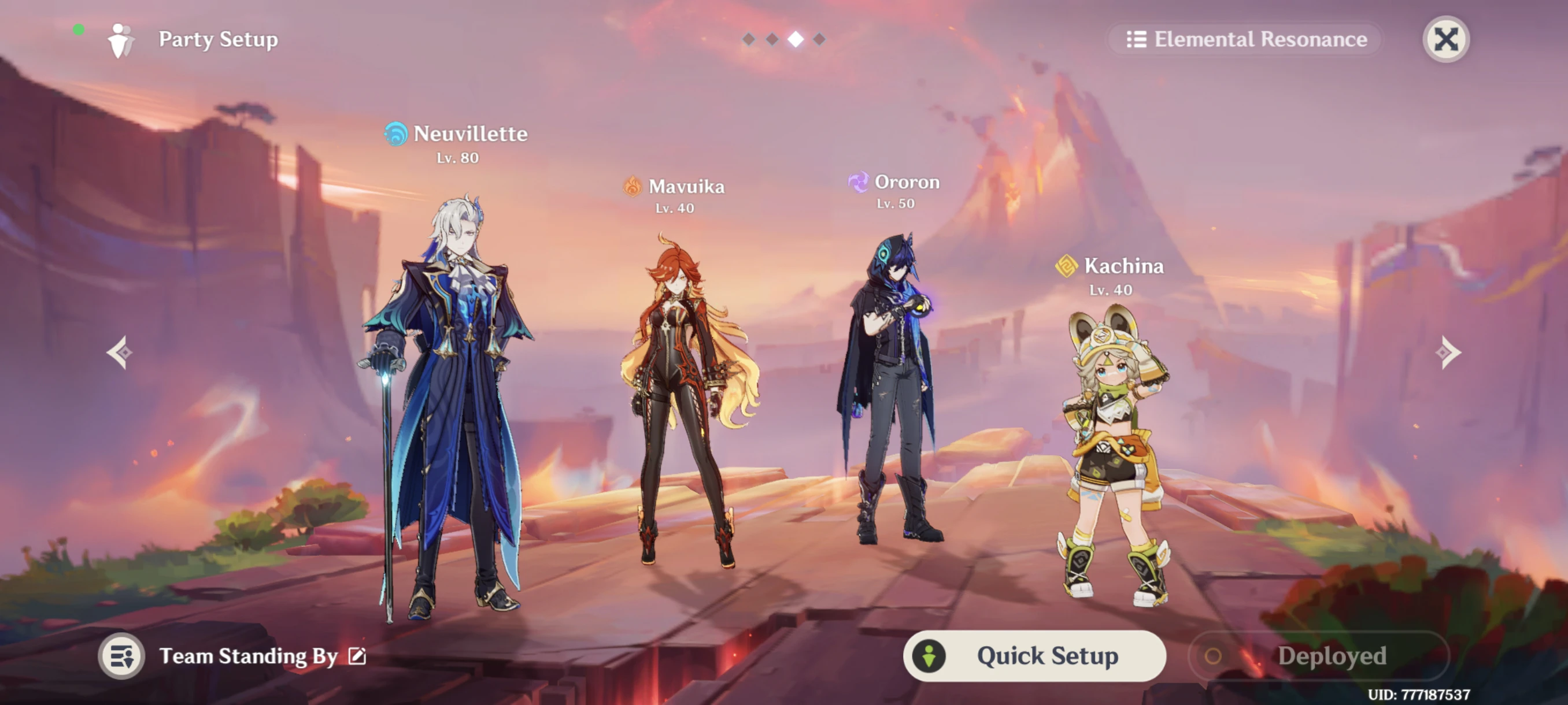Select the fourth party page diamond
Image resolution: width=1568 pixels, height=705 pixels.
pyautogui.click(x=820, y=39)
